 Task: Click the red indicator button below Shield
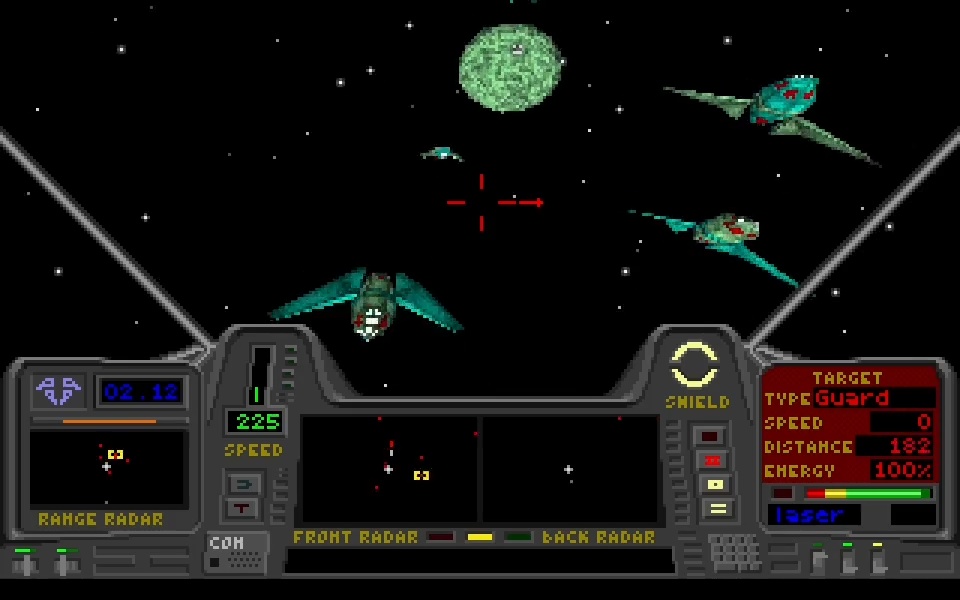[x=713, y=460]
